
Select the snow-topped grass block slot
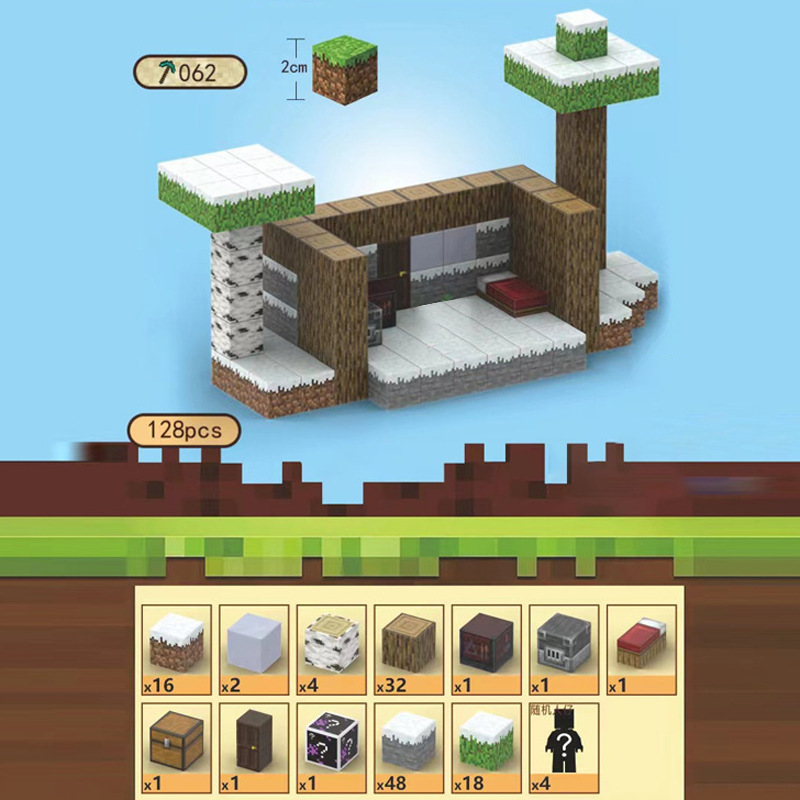tap(486, 742)
